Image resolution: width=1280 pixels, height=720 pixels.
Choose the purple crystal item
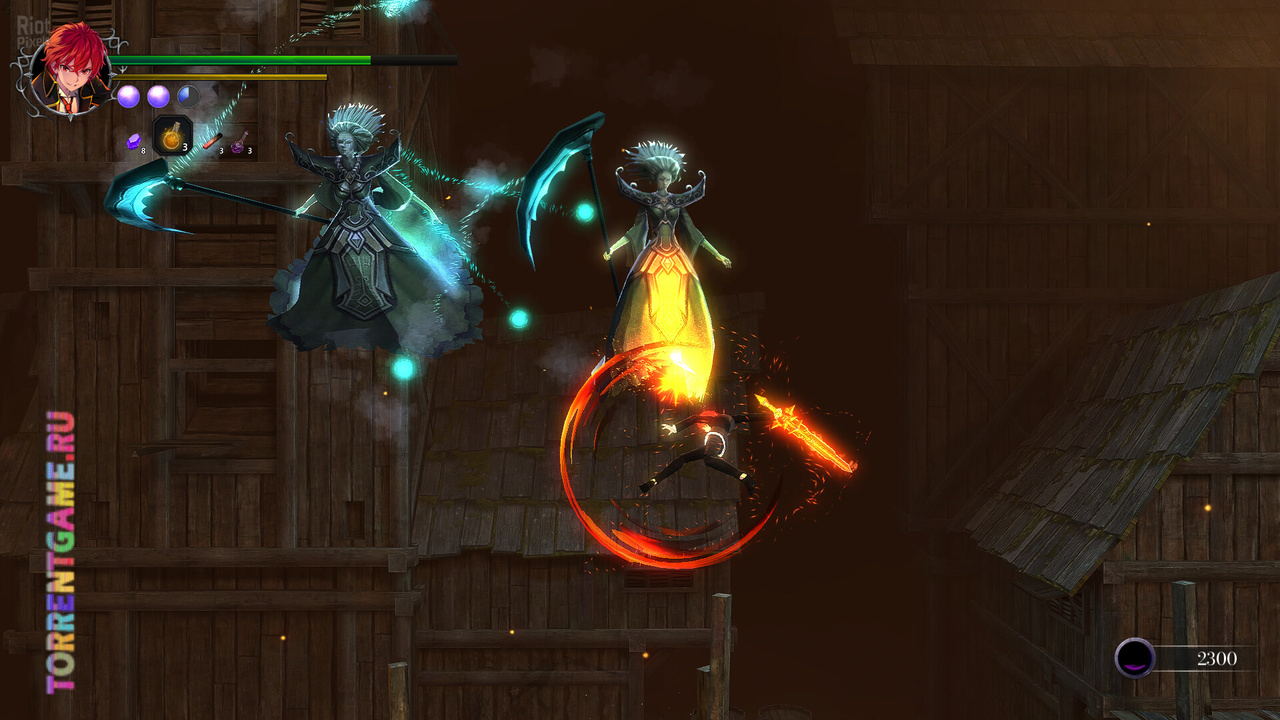[133, 142]
